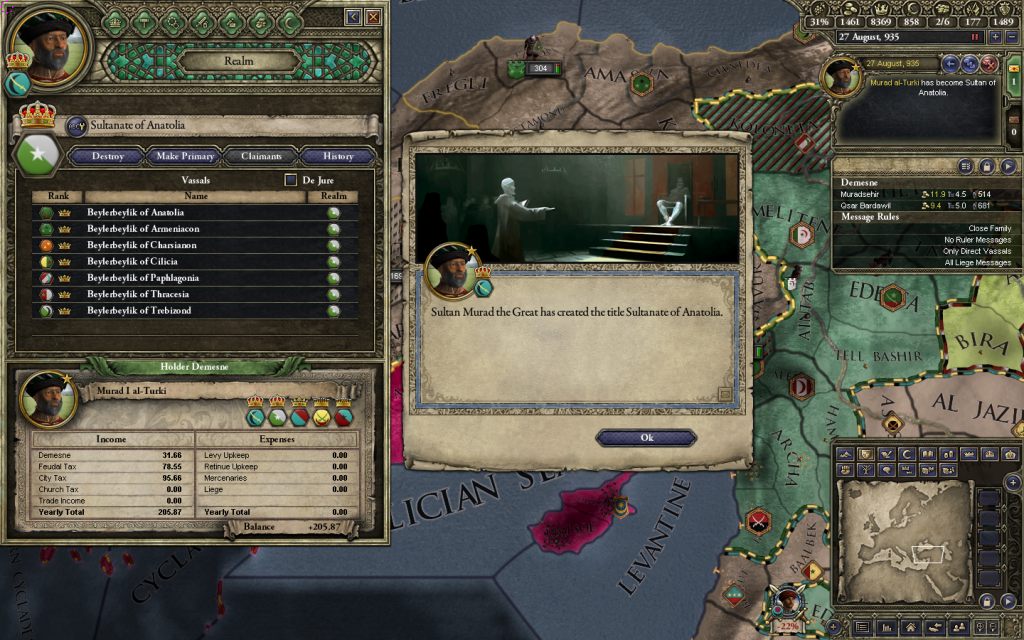
Task: Confirm the event with the Ok button
Action: click(x=645, y=438)
